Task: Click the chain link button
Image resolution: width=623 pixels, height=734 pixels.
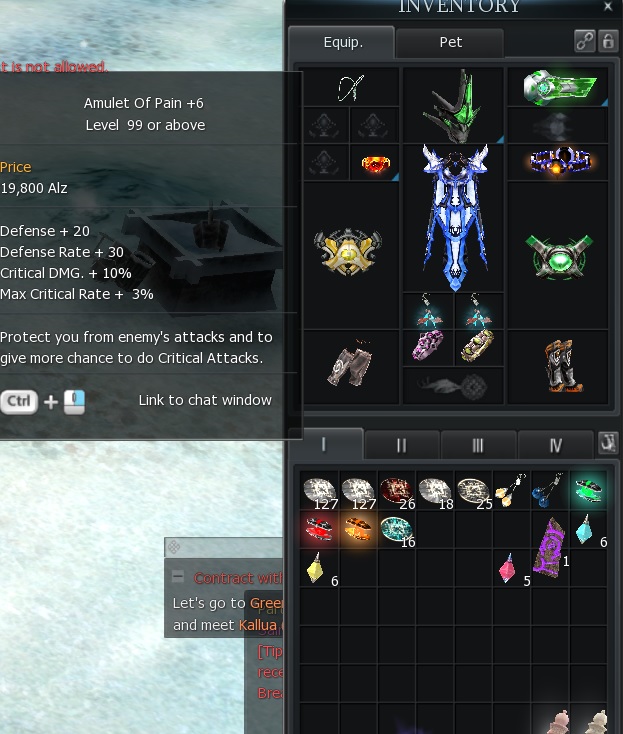Action: point(585,41)
